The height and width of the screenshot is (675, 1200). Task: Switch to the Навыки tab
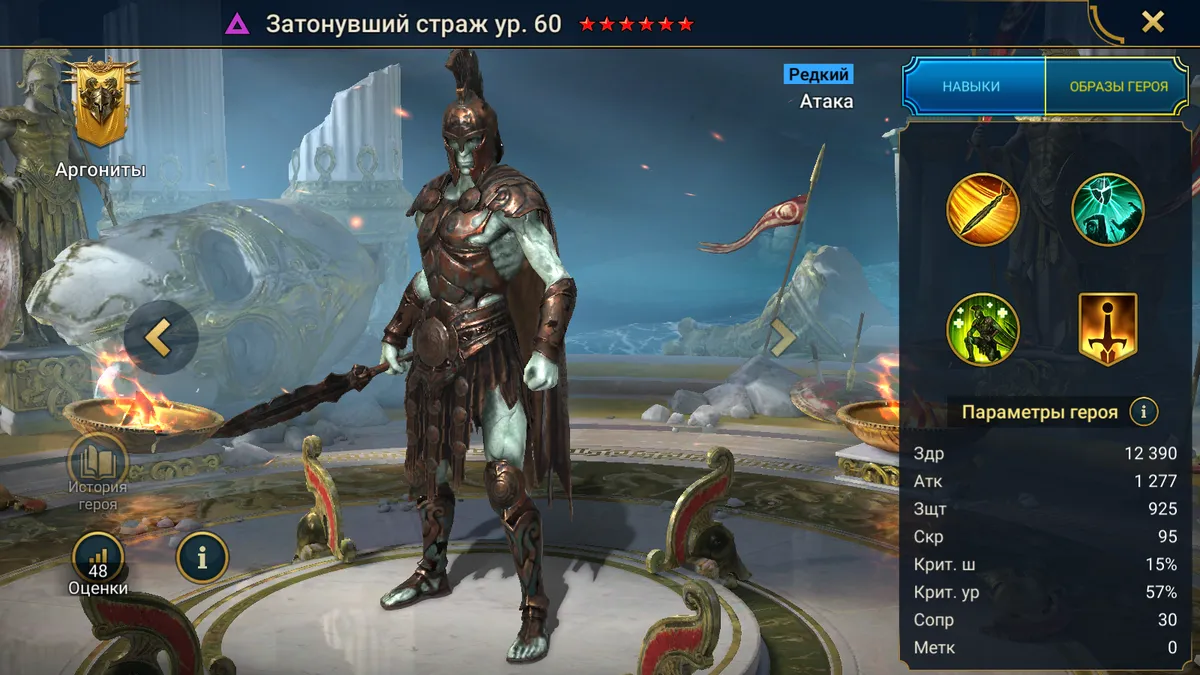(x=971, y=87)
